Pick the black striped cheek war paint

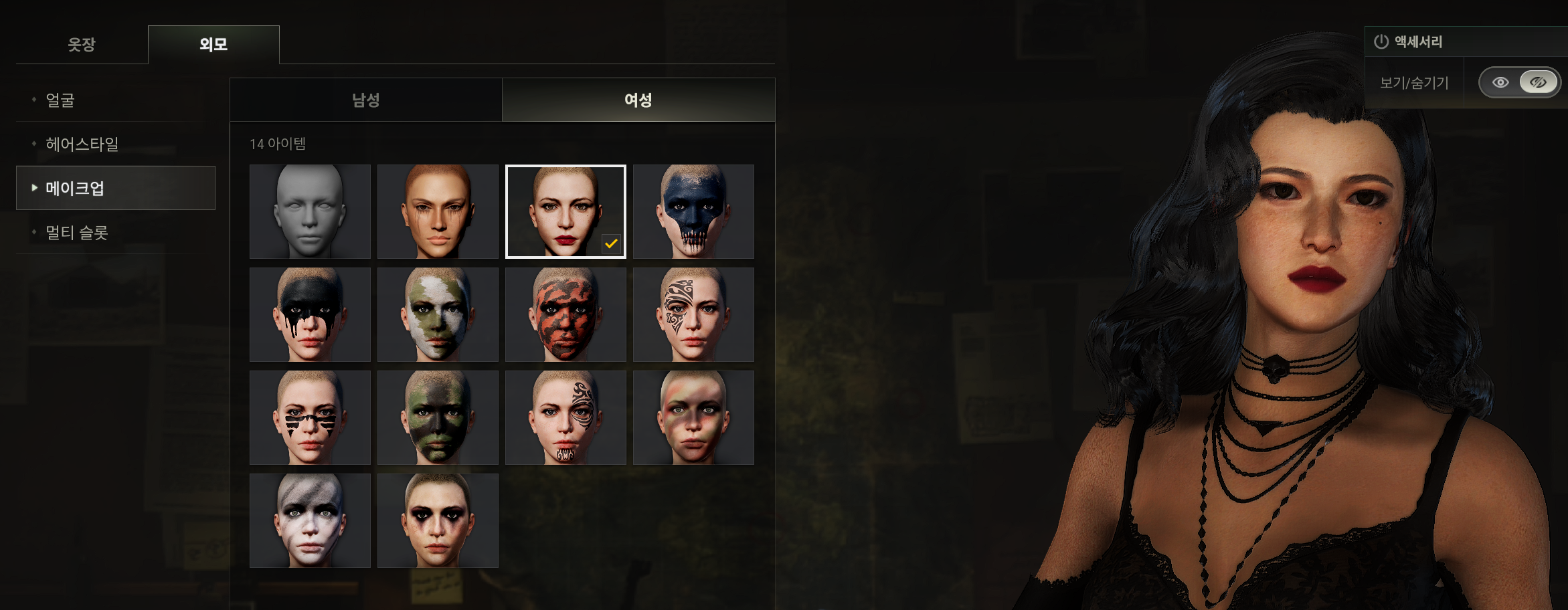pyautogui.click(x=310, y=417)
